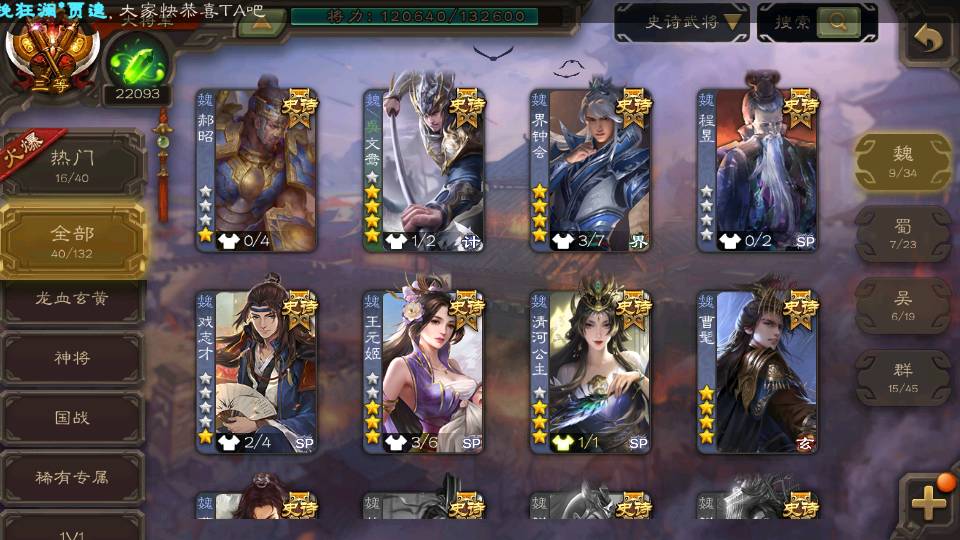
Task: Switch to the 魏 faction tab
Action: [x=903, y=160]
